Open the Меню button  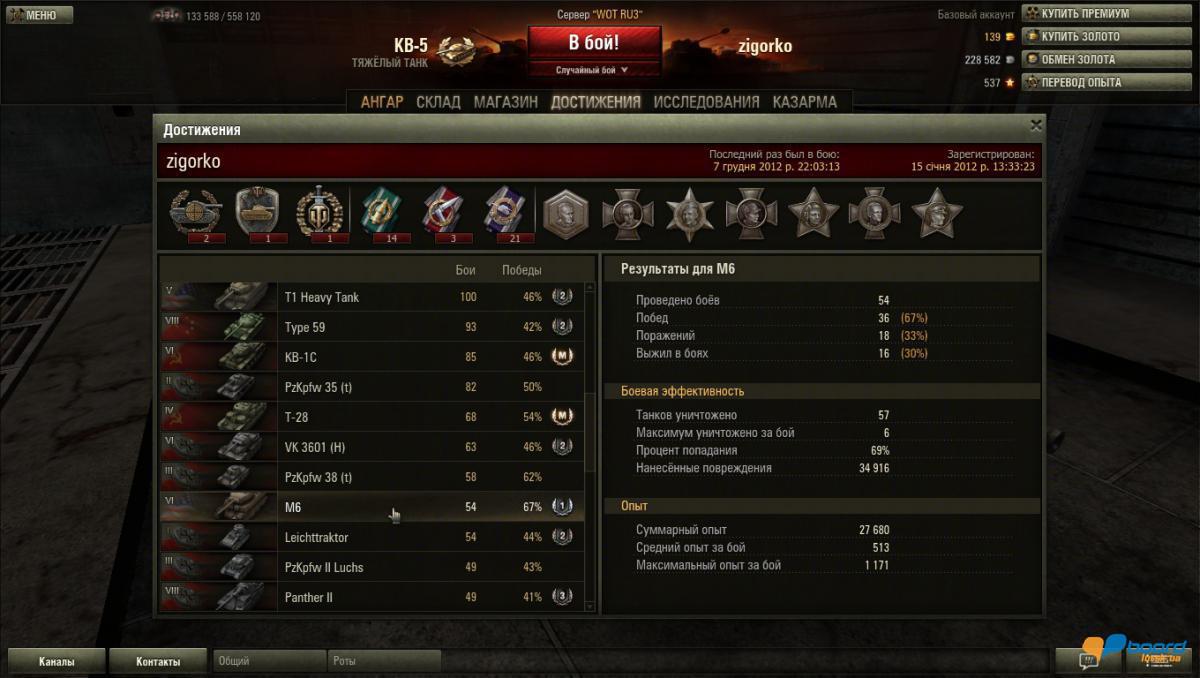pos(40,15)
